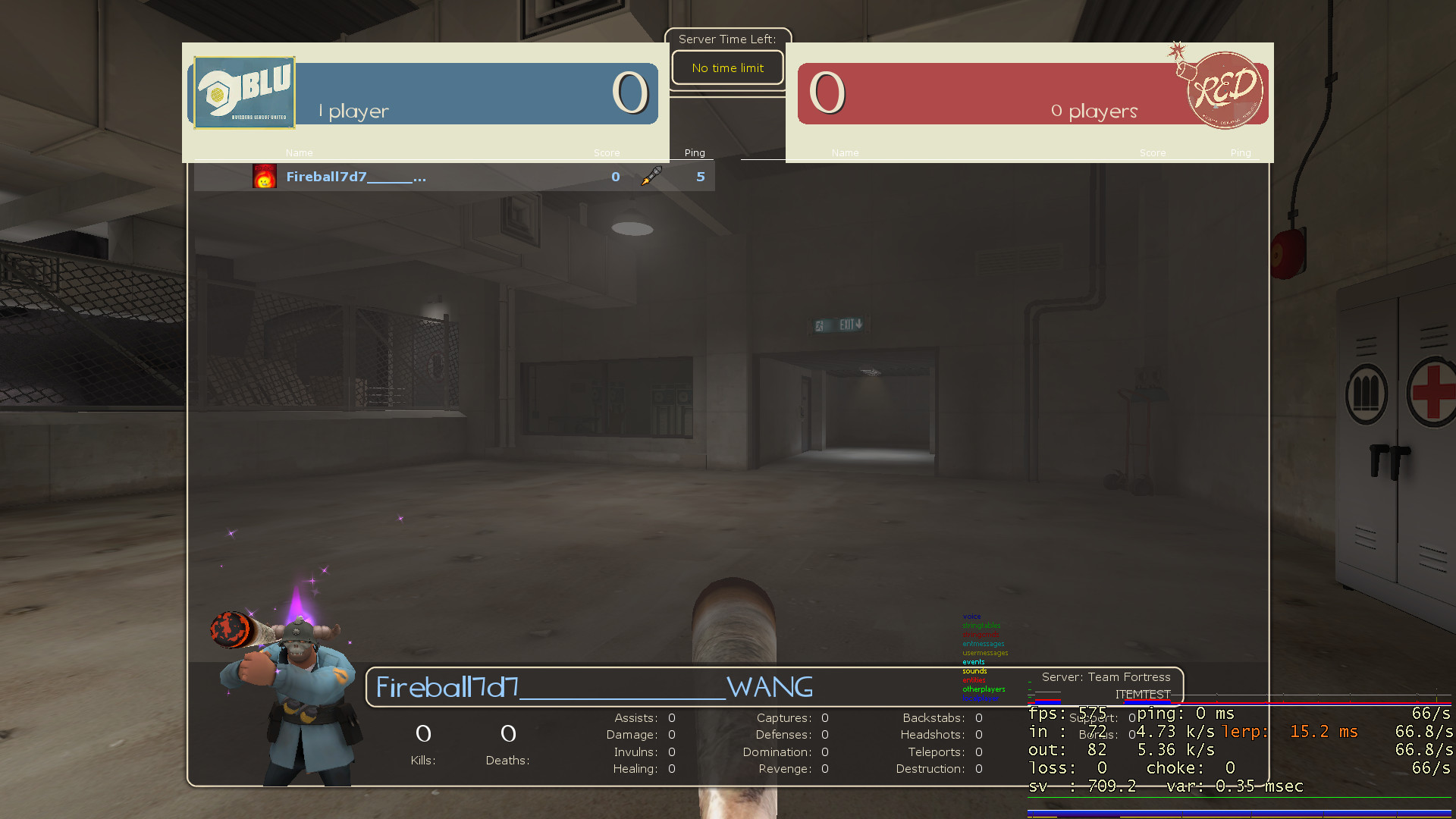This screenshot has width=1456, height=819.
Task: Toggle the localplayer entry in the netgraph legend
Action: coord(981,698)
